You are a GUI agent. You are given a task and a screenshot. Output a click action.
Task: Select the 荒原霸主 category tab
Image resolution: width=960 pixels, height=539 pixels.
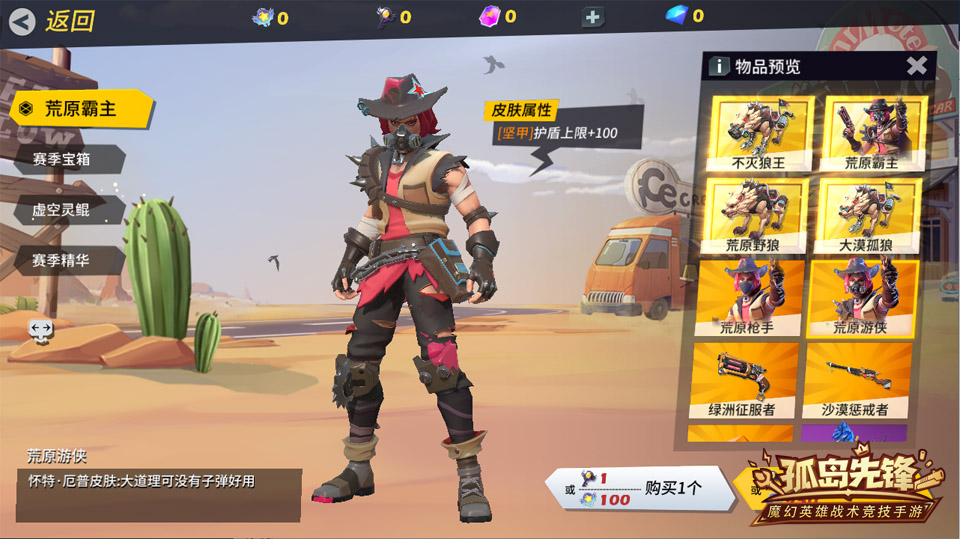80,108
